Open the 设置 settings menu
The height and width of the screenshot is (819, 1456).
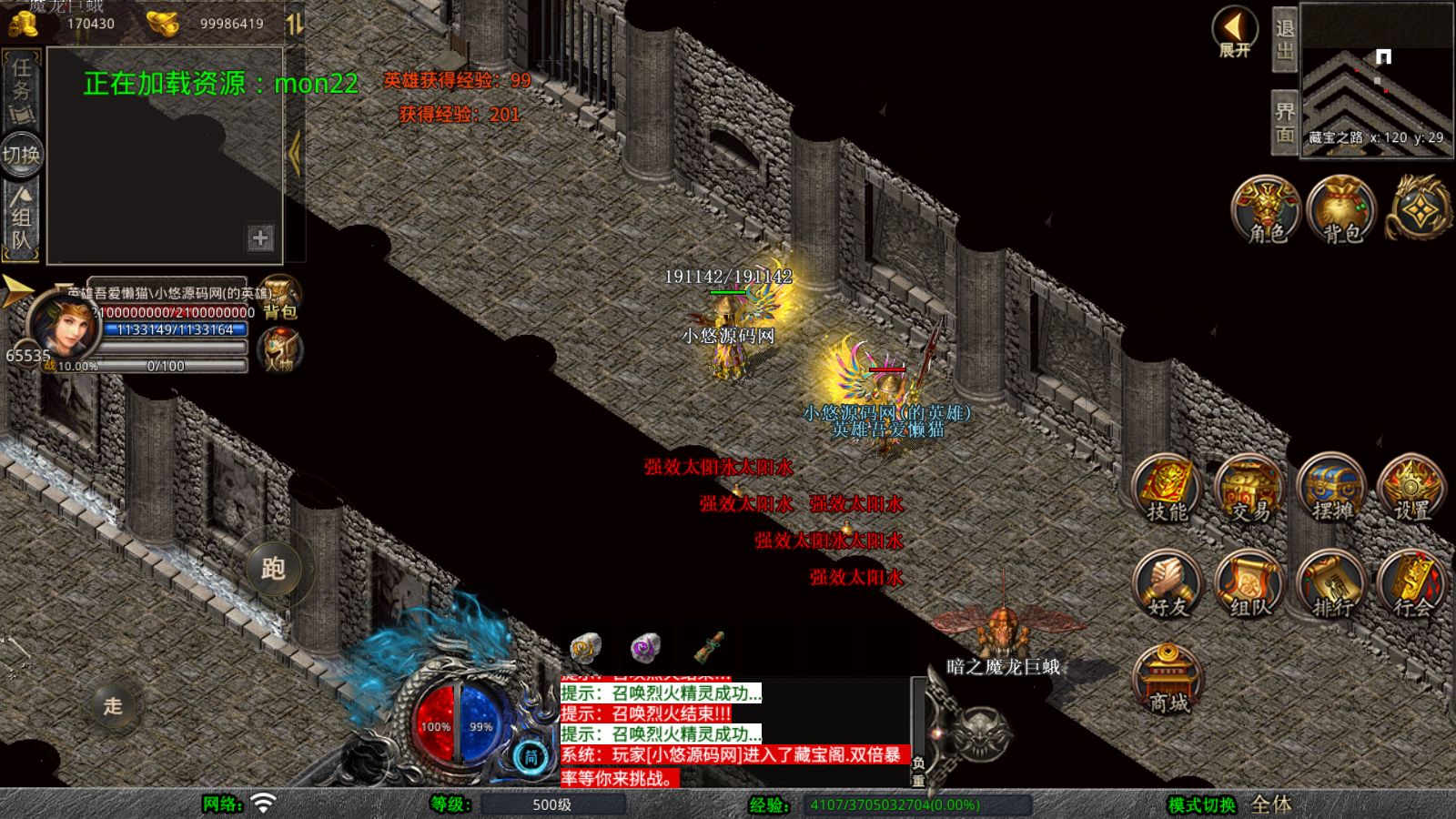coord(1412,490)
